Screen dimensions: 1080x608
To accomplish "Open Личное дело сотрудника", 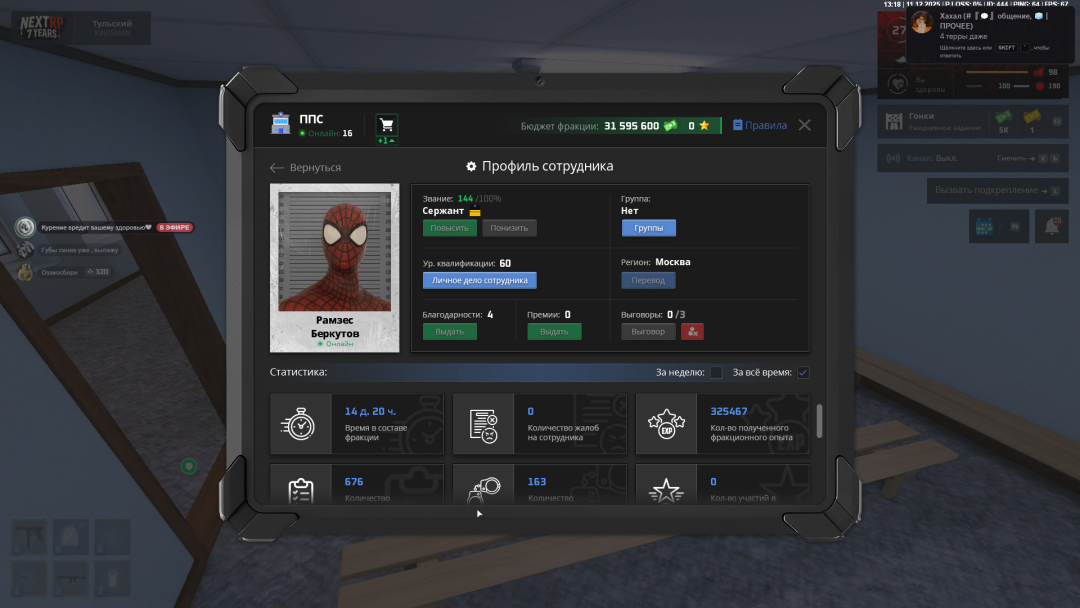I will click(480, 281).
